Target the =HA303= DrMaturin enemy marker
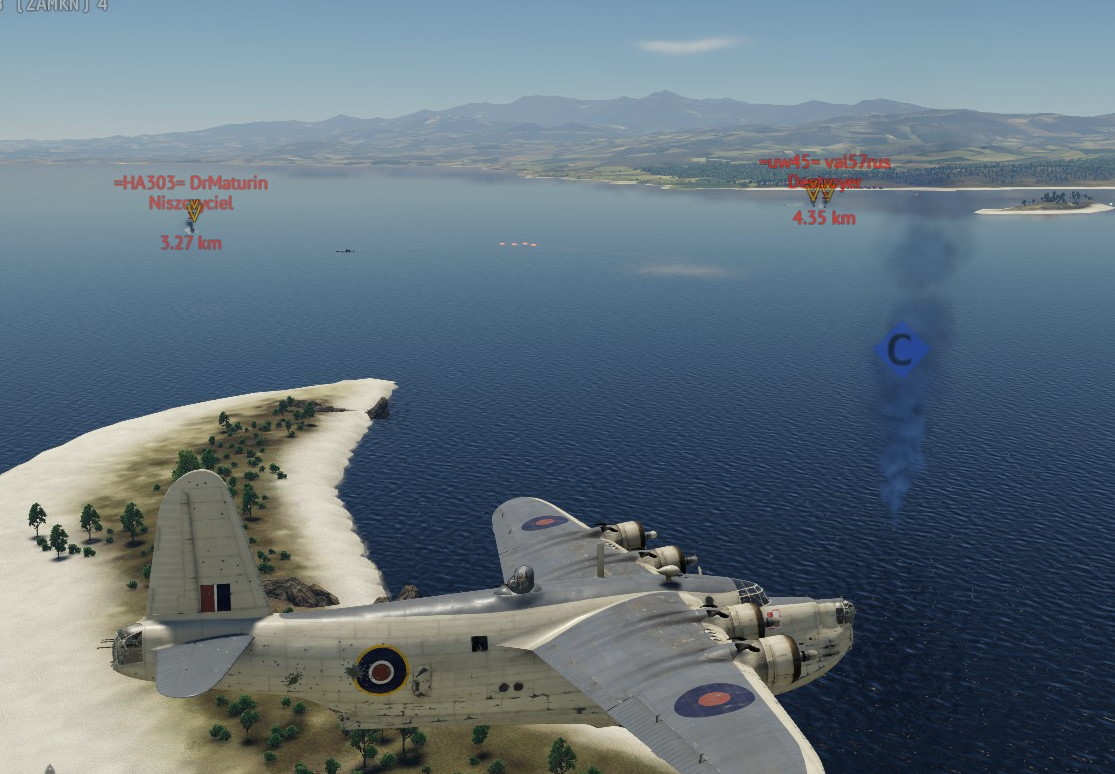1115x774 pixels. [x=194, y=210]
